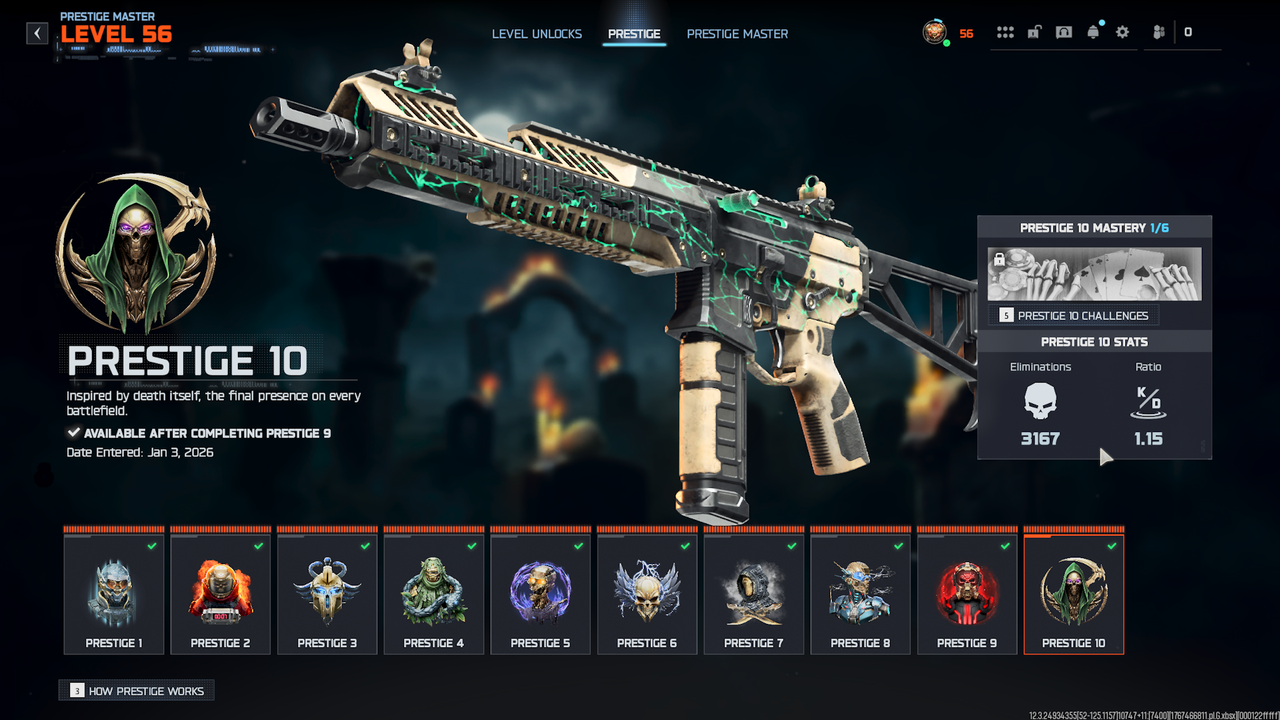Open the Prestige Master tab

(x=737, y=34)
